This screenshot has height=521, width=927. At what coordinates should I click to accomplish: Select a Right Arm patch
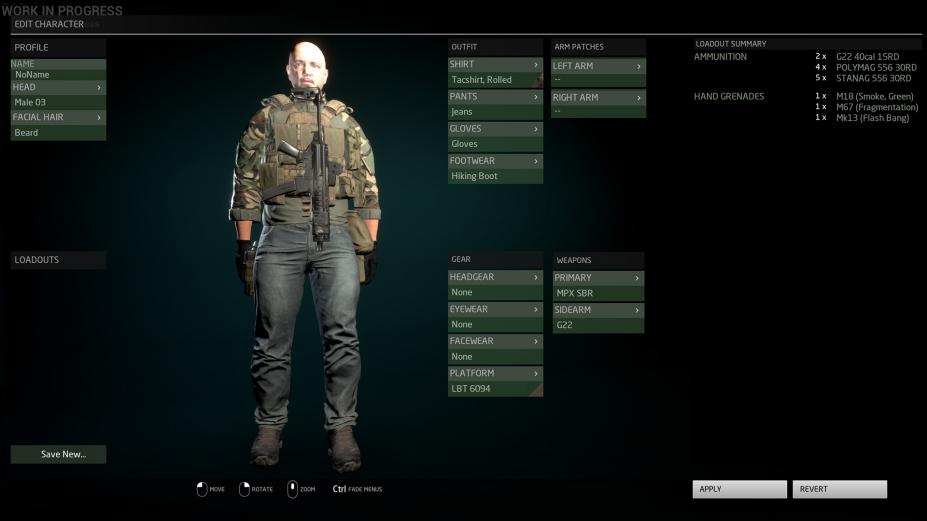[x=598, y=98]
